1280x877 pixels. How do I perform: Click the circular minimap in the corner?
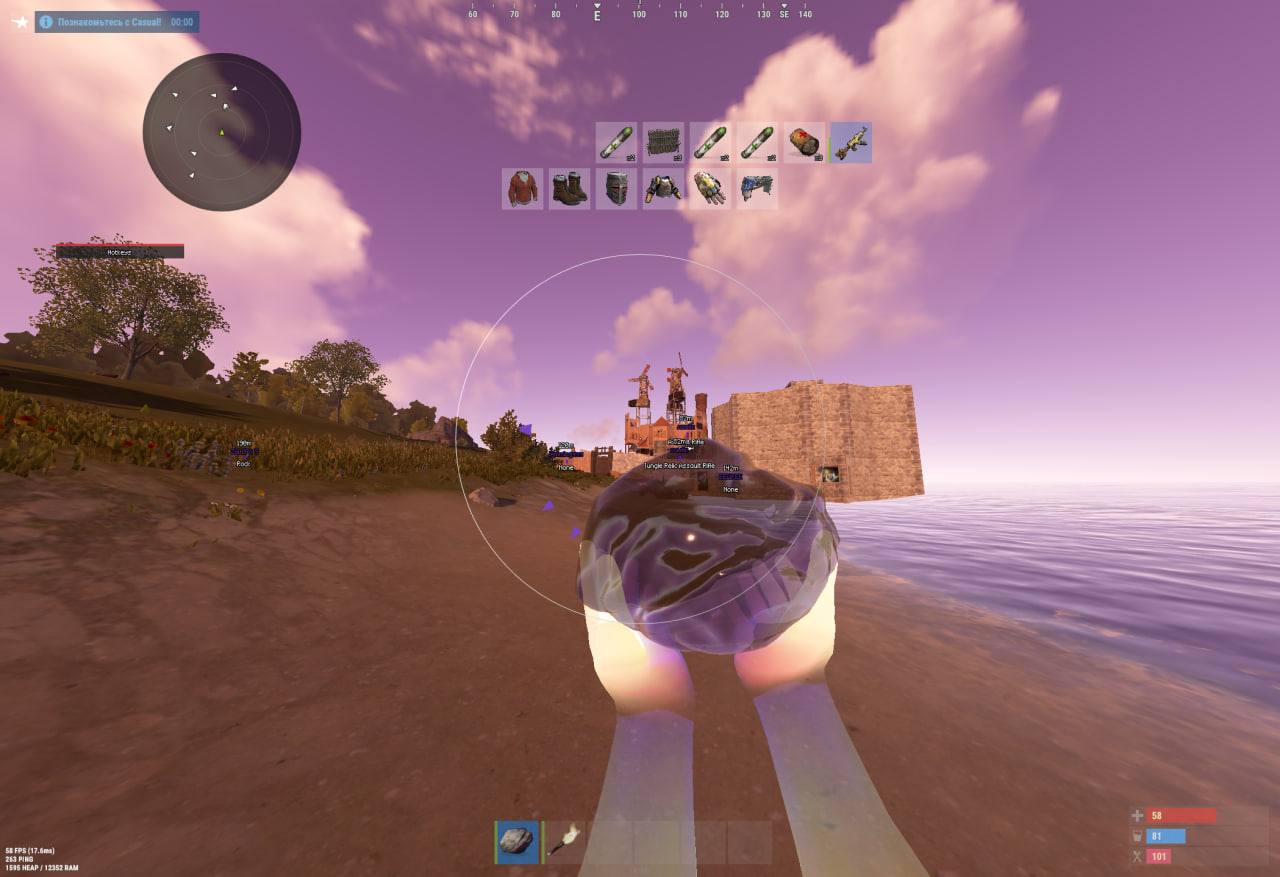pyautogui.click(x=222, y=135)
